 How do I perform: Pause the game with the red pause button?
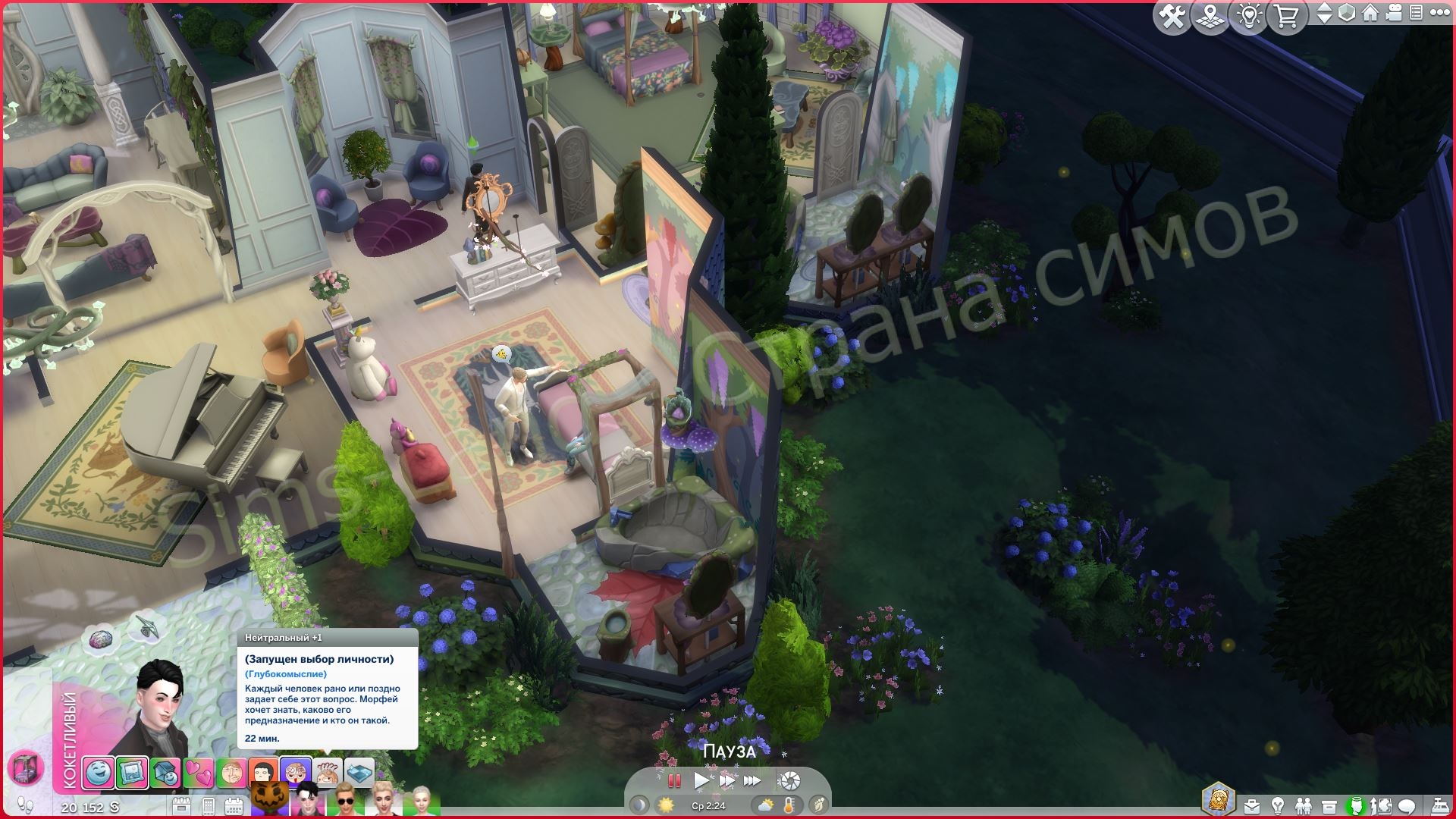[x=673, y=780]
